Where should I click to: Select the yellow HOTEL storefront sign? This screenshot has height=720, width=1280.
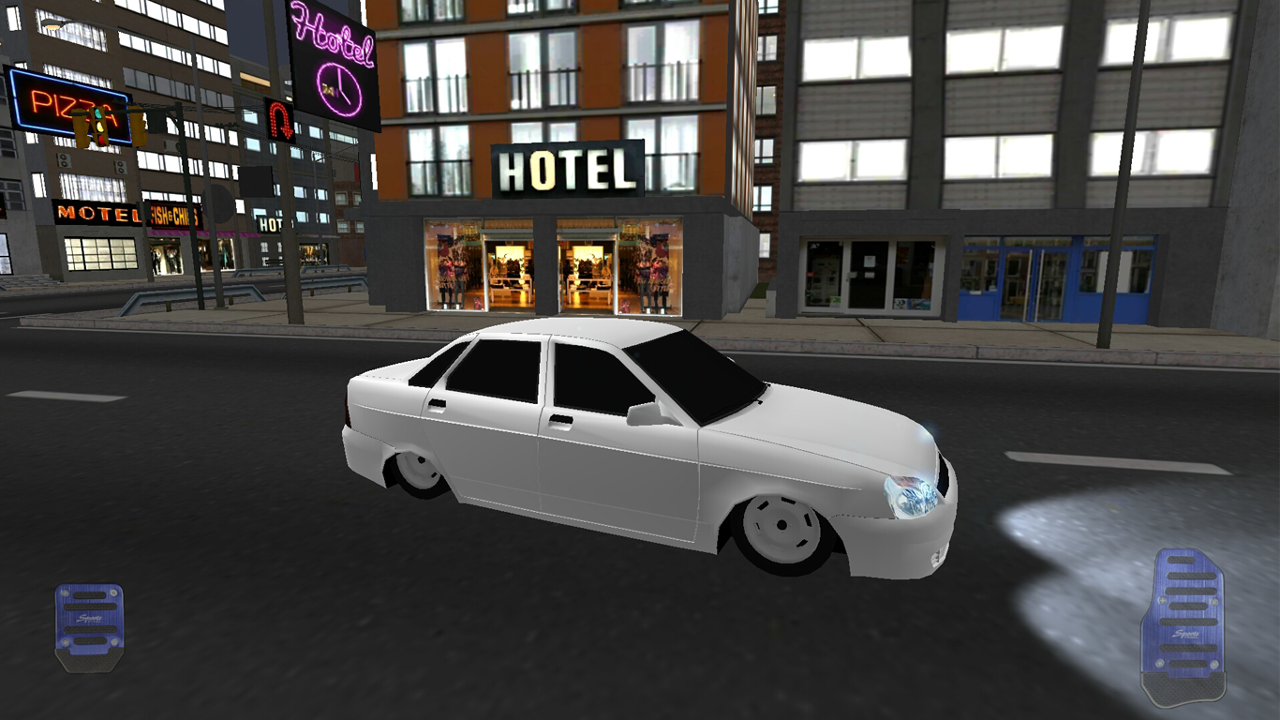pyautogui.click(x=566, y=169)
